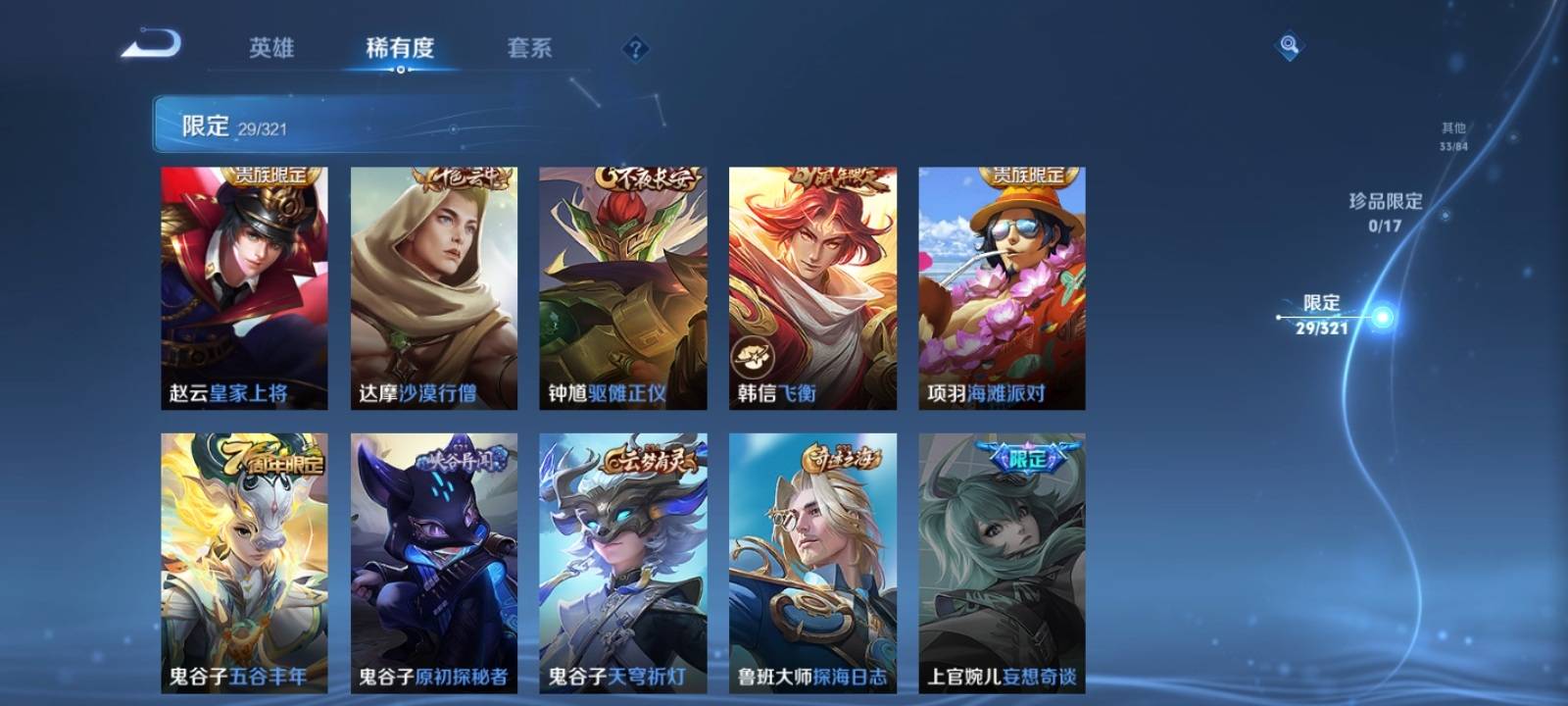Select the 韩信 飞衡 skin card

(x=812, y=287)
